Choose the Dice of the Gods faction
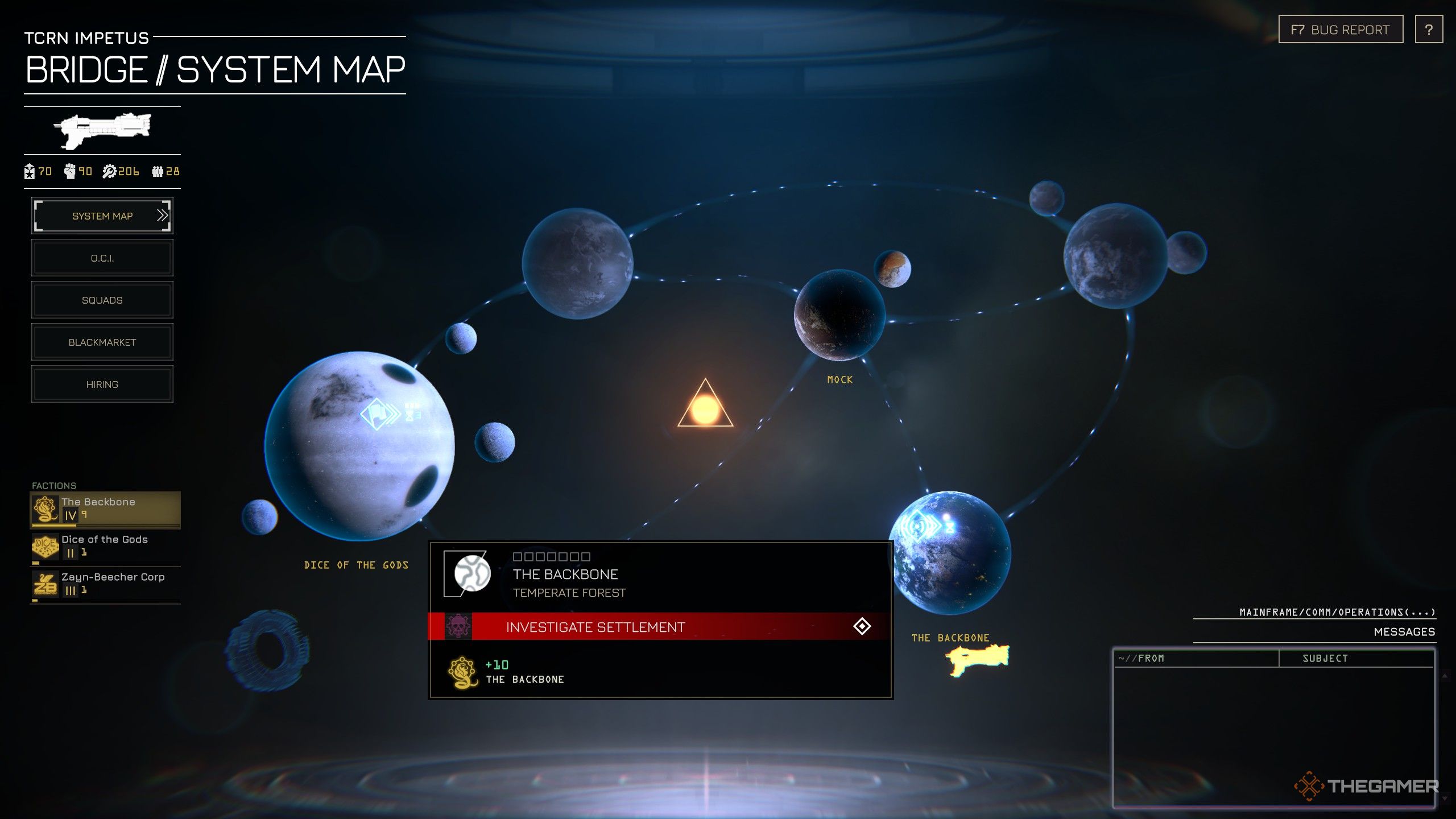 click(x=105, y=546)
